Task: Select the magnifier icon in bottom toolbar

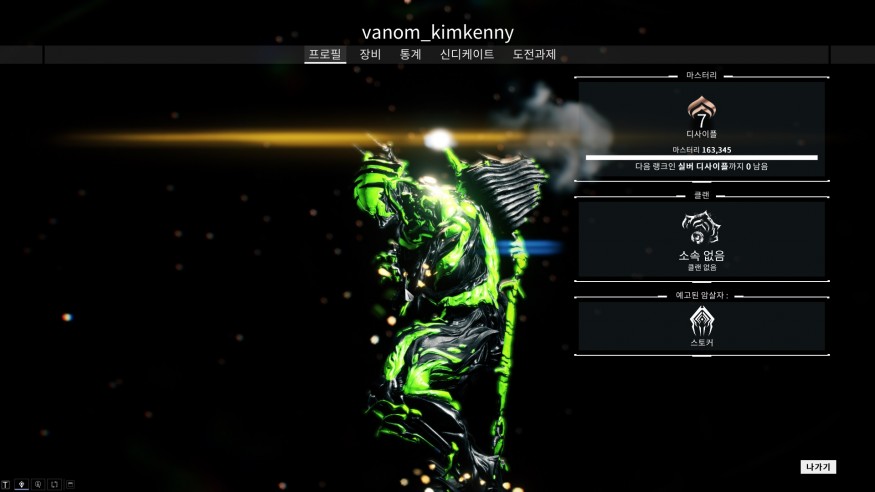Action: (38, 484)
